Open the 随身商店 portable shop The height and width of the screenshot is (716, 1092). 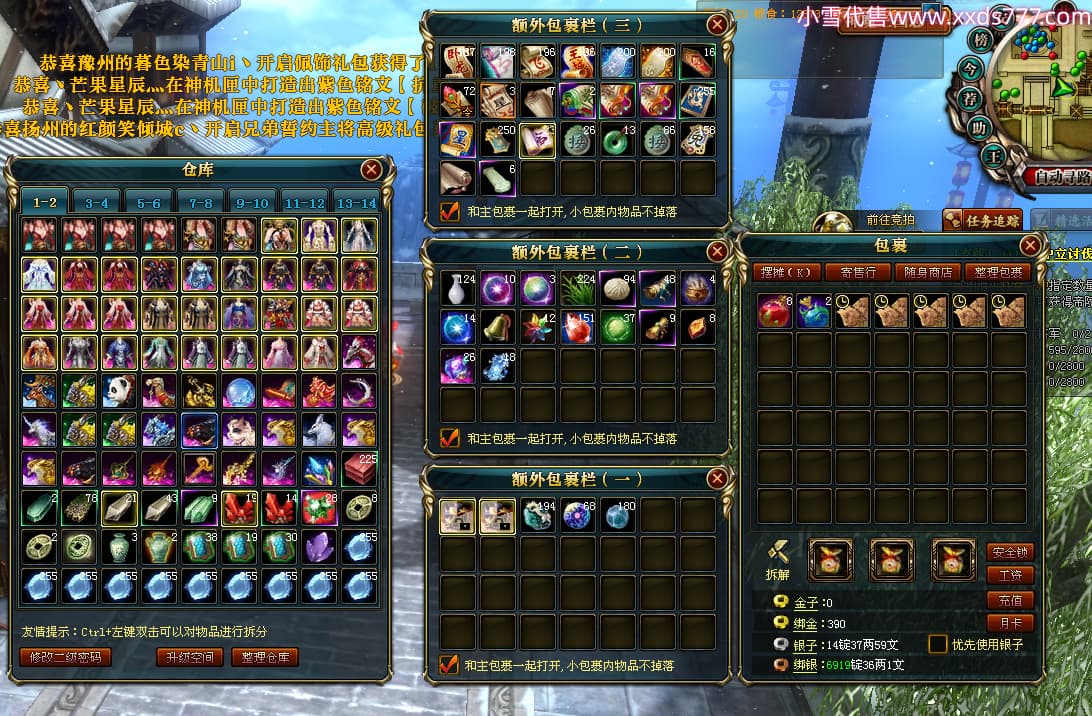[x=929, y=272]
